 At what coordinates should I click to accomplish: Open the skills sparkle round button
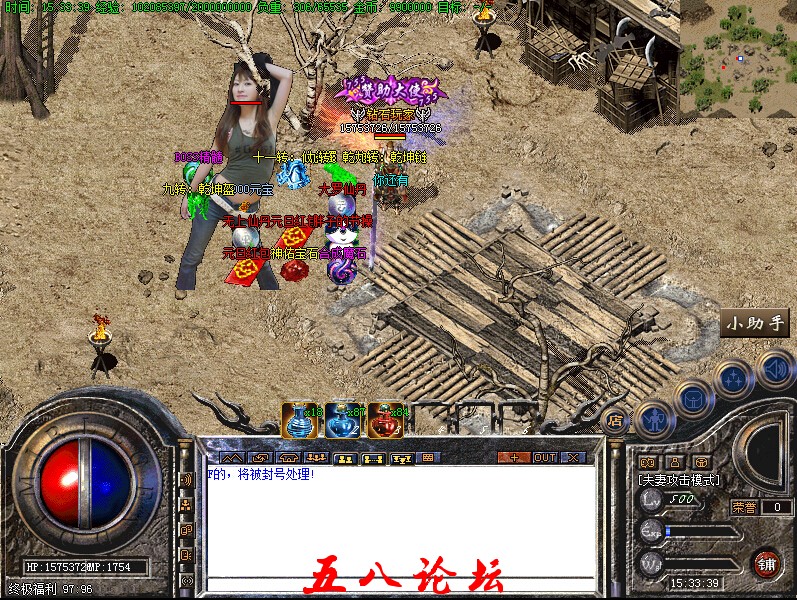pos(734,379)
